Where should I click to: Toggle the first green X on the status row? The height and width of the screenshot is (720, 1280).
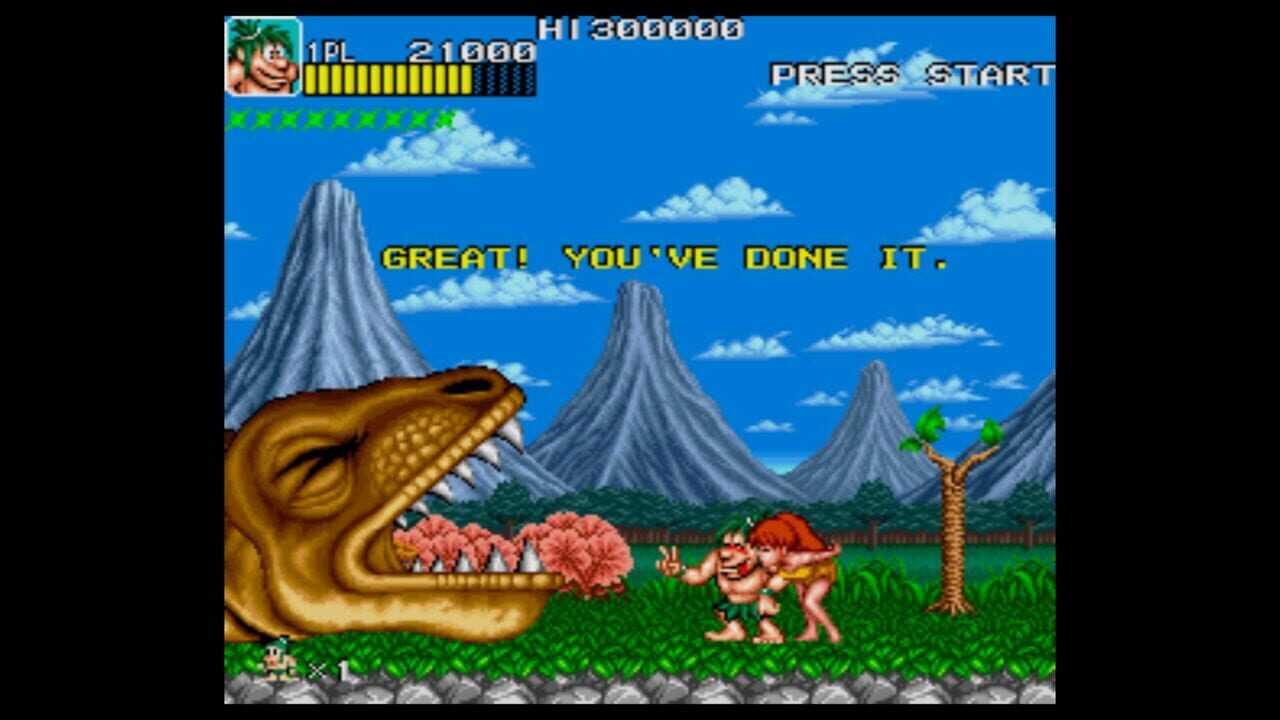click(236, 120)
